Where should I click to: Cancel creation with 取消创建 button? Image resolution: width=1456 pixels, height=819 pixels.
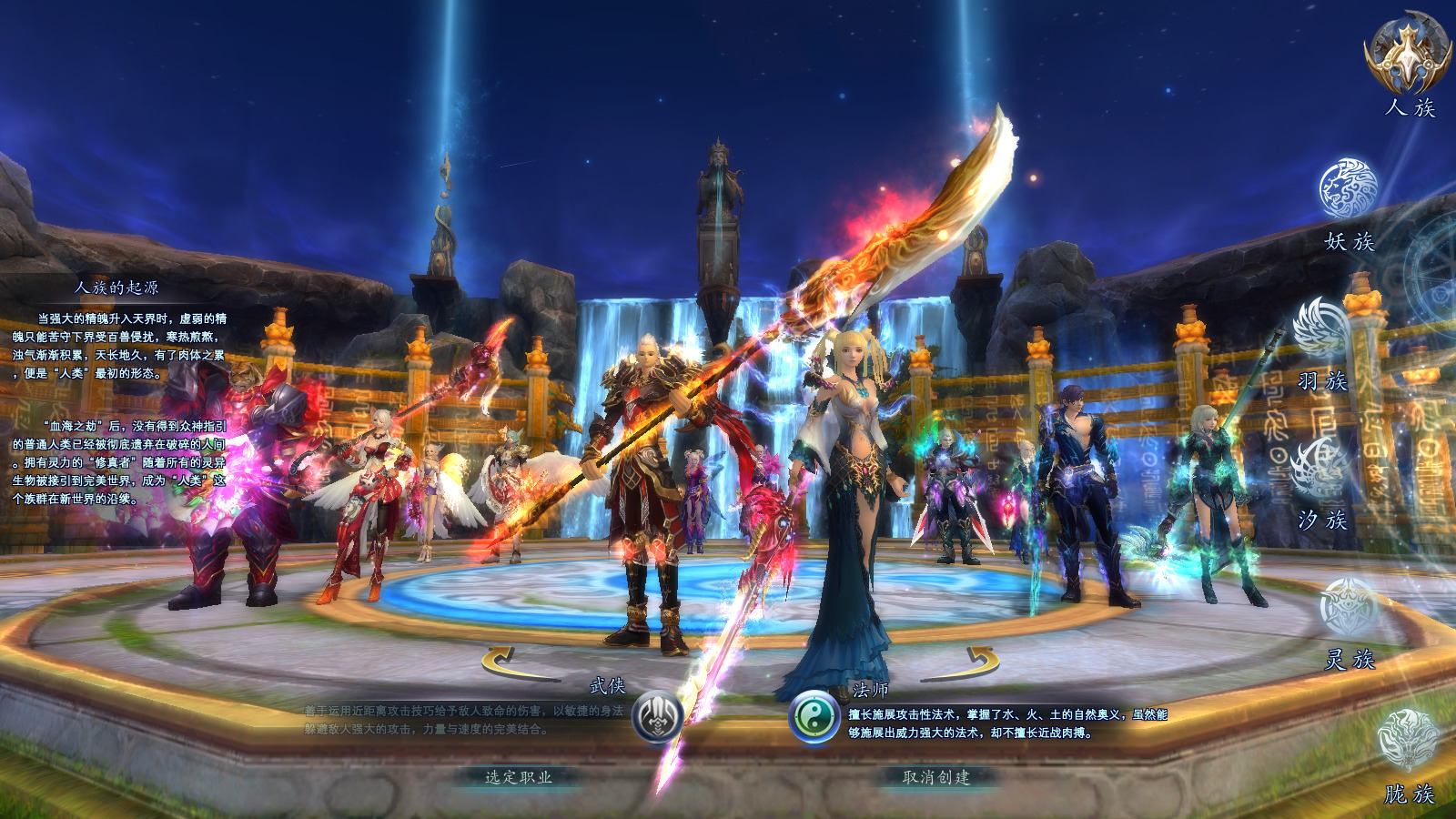pos(936,777)
